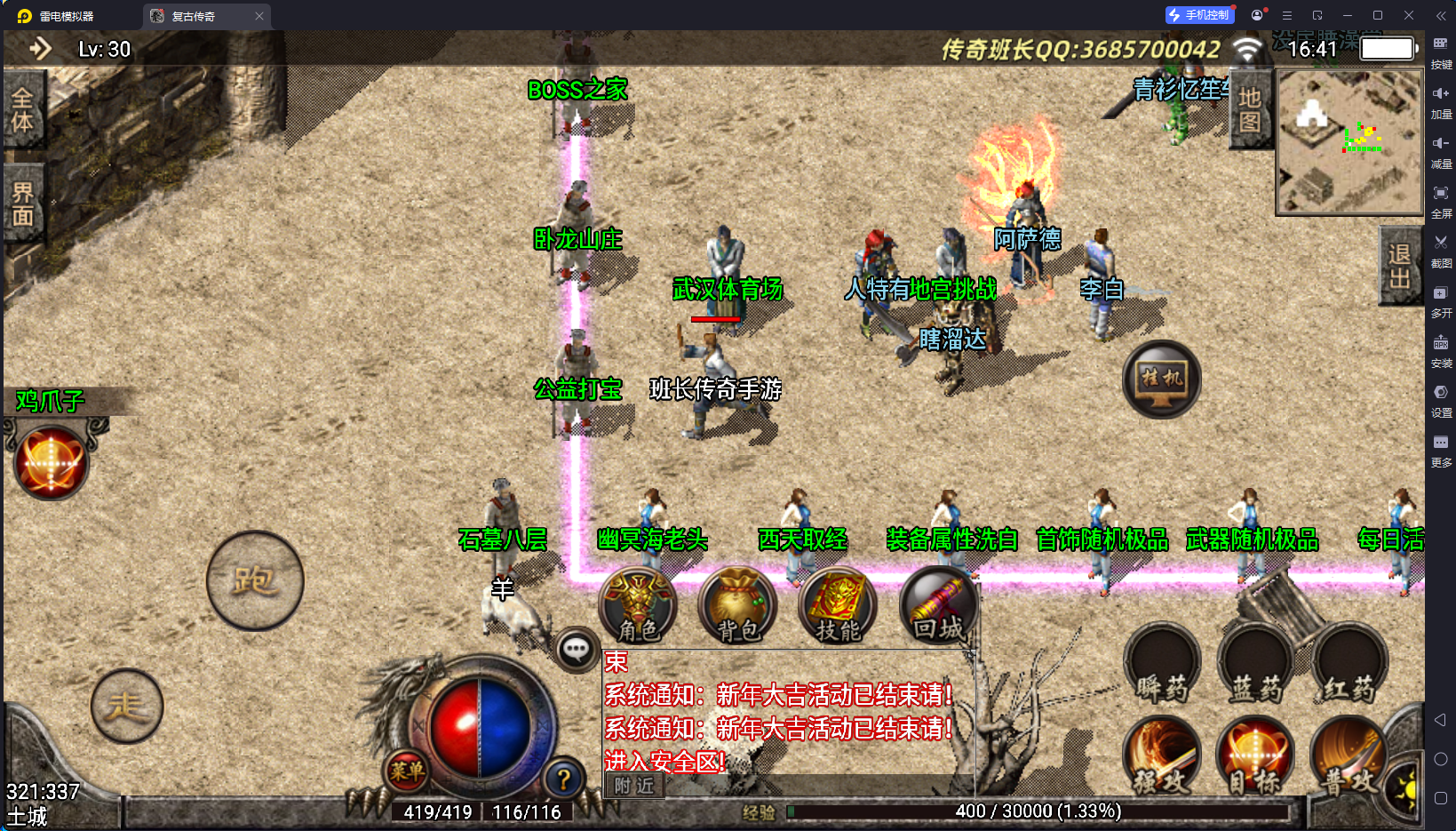Open the 背包 bag inventory
Image resolution: width=1456 pixels, height=831 pixels.
click(737, 604)
